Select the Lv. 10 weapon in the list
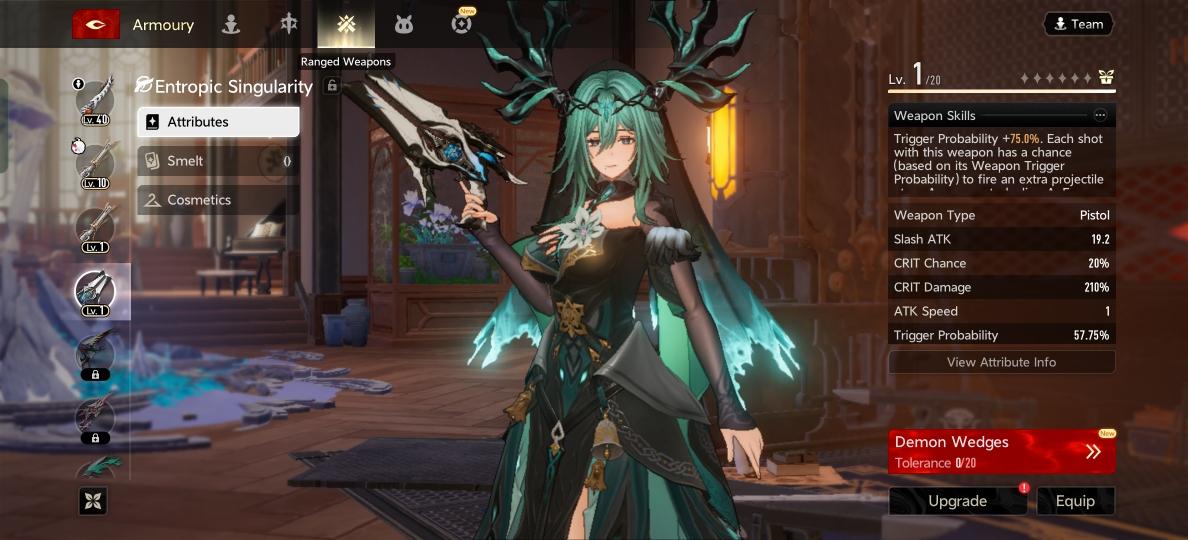The image size is (1188, 540). click(96, 163)
